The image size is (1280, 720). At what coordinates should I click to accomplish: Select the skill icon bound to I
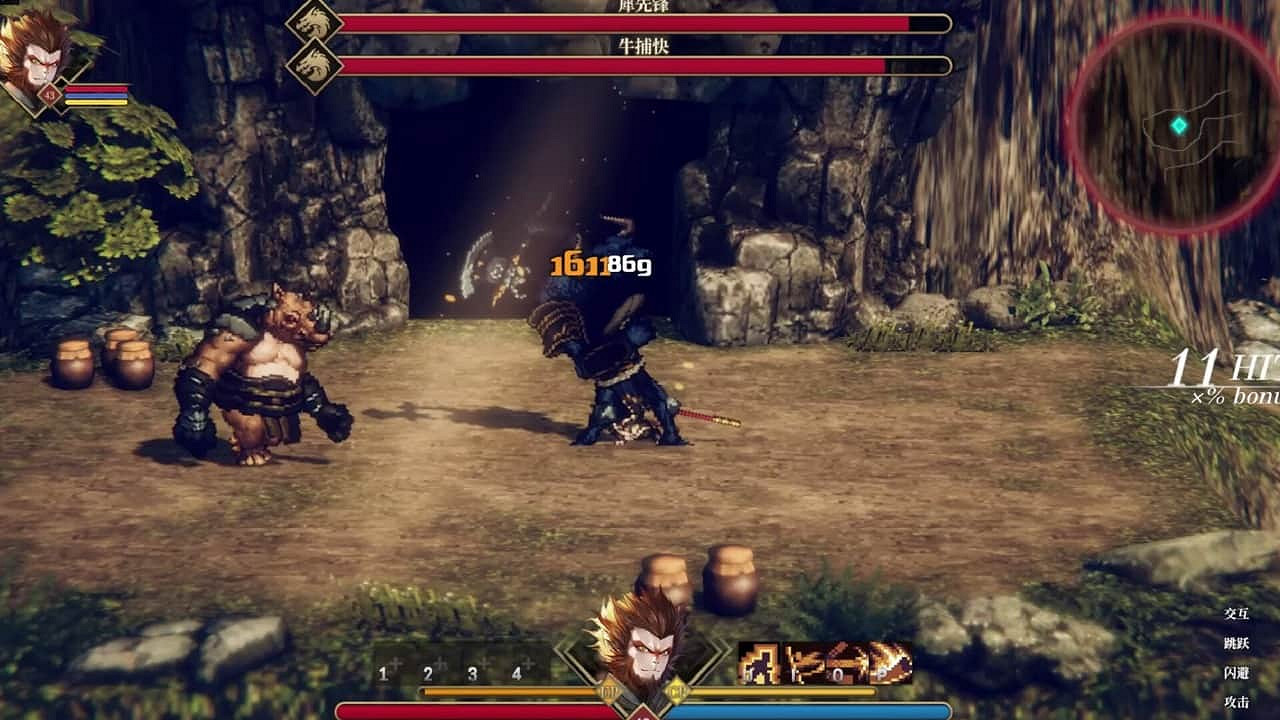(805, 660)
